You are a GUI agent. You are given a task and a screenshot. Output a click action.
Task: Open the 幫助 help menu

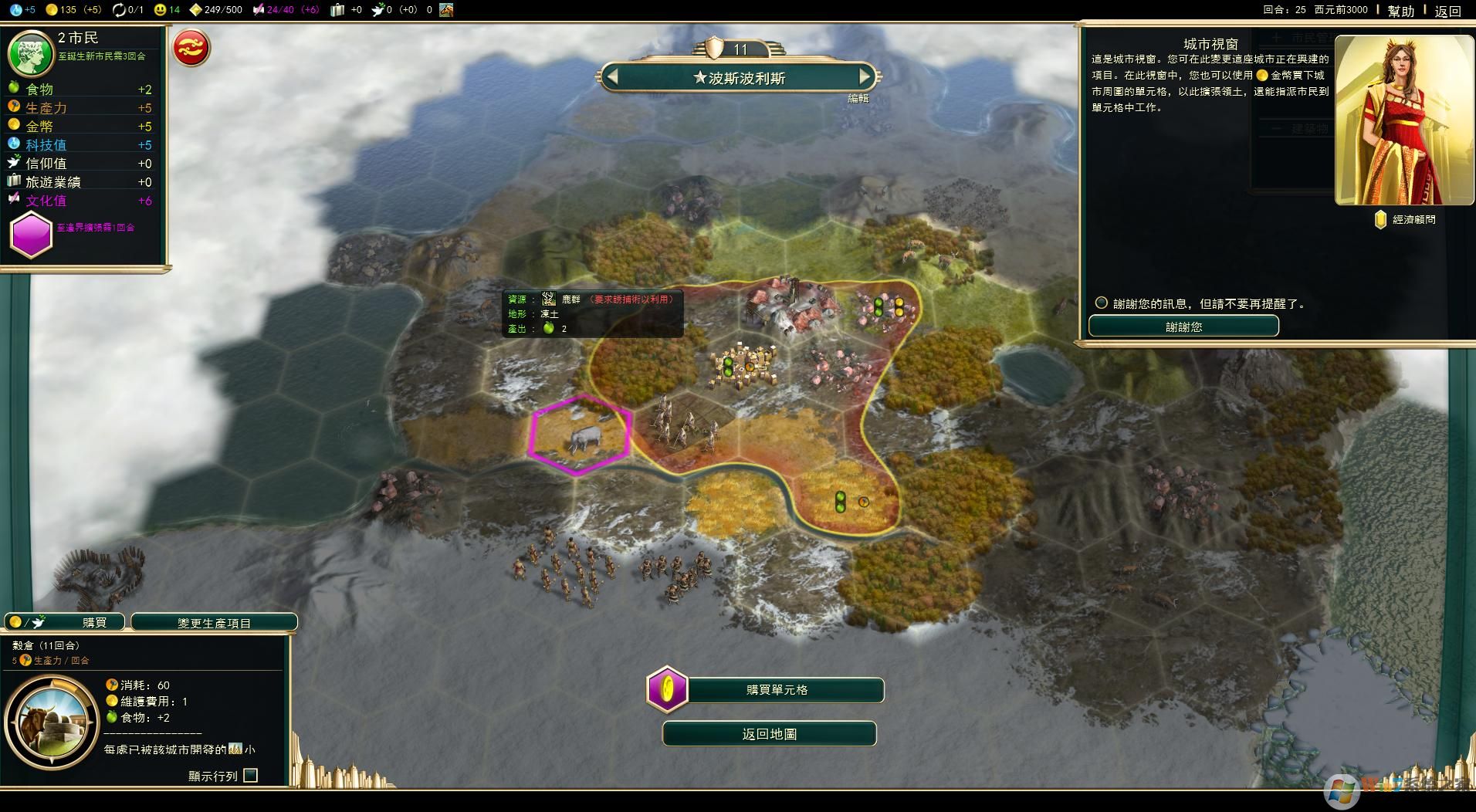pos(1401,10)
